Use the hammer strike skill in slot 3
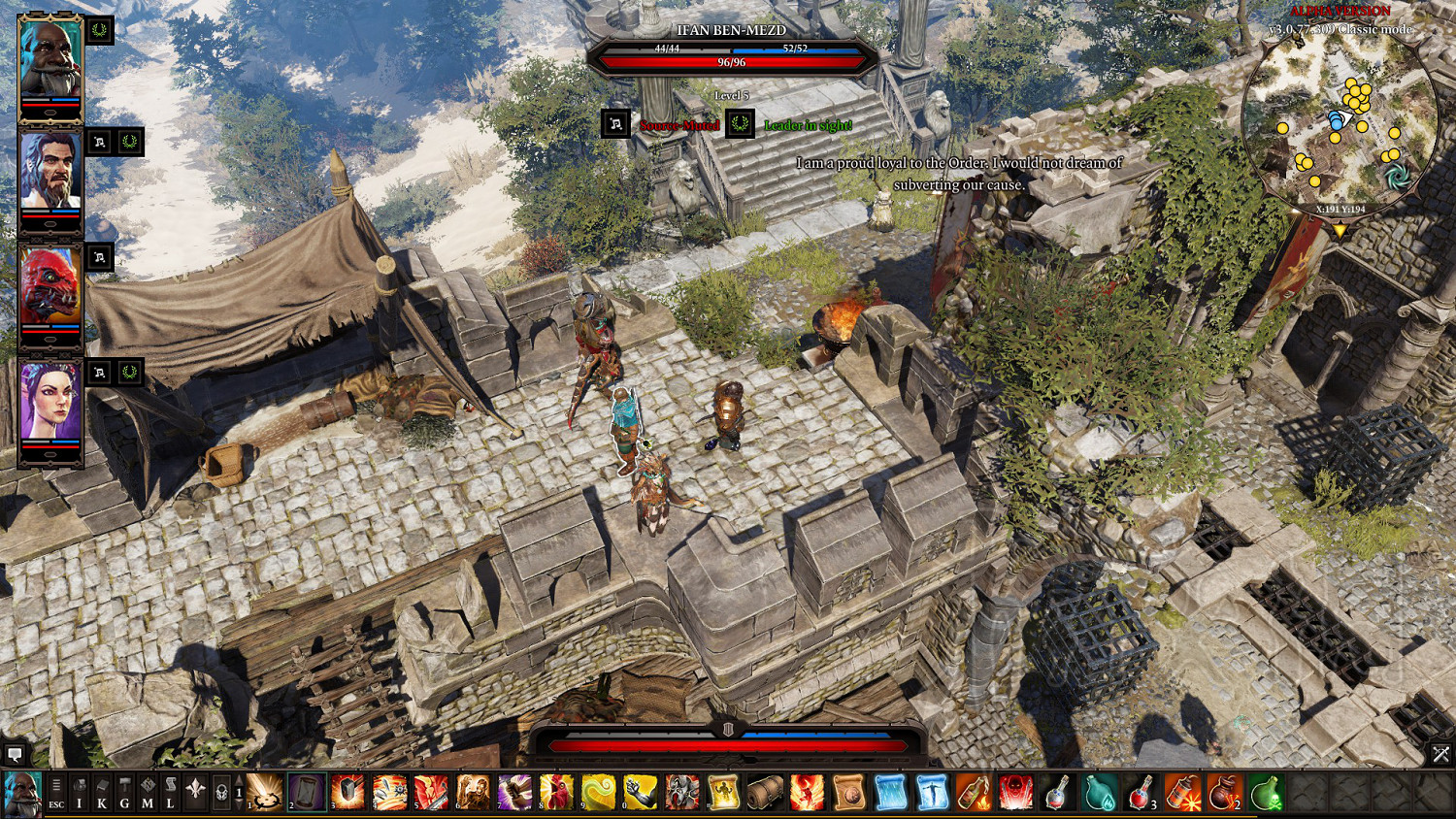The height and width of the screenshot is (819, 1456). 347,792
